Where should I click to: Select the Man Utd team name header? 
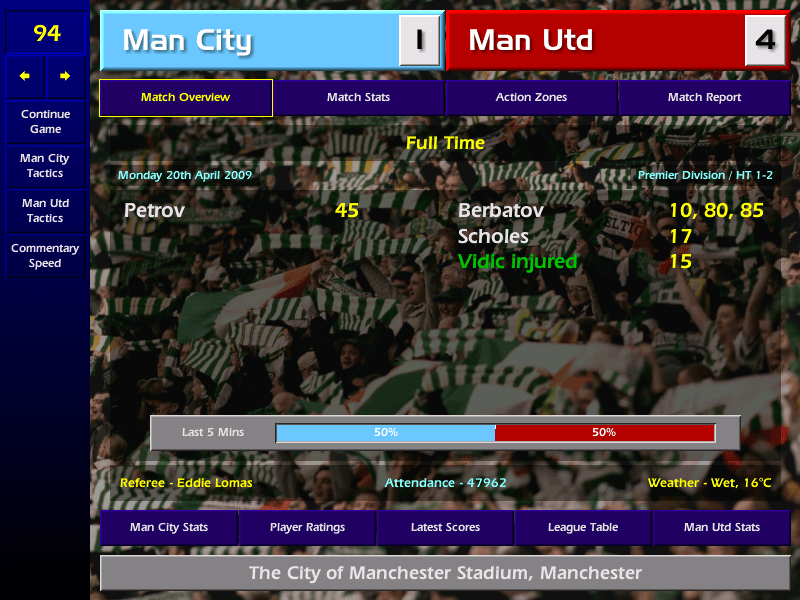595,40
